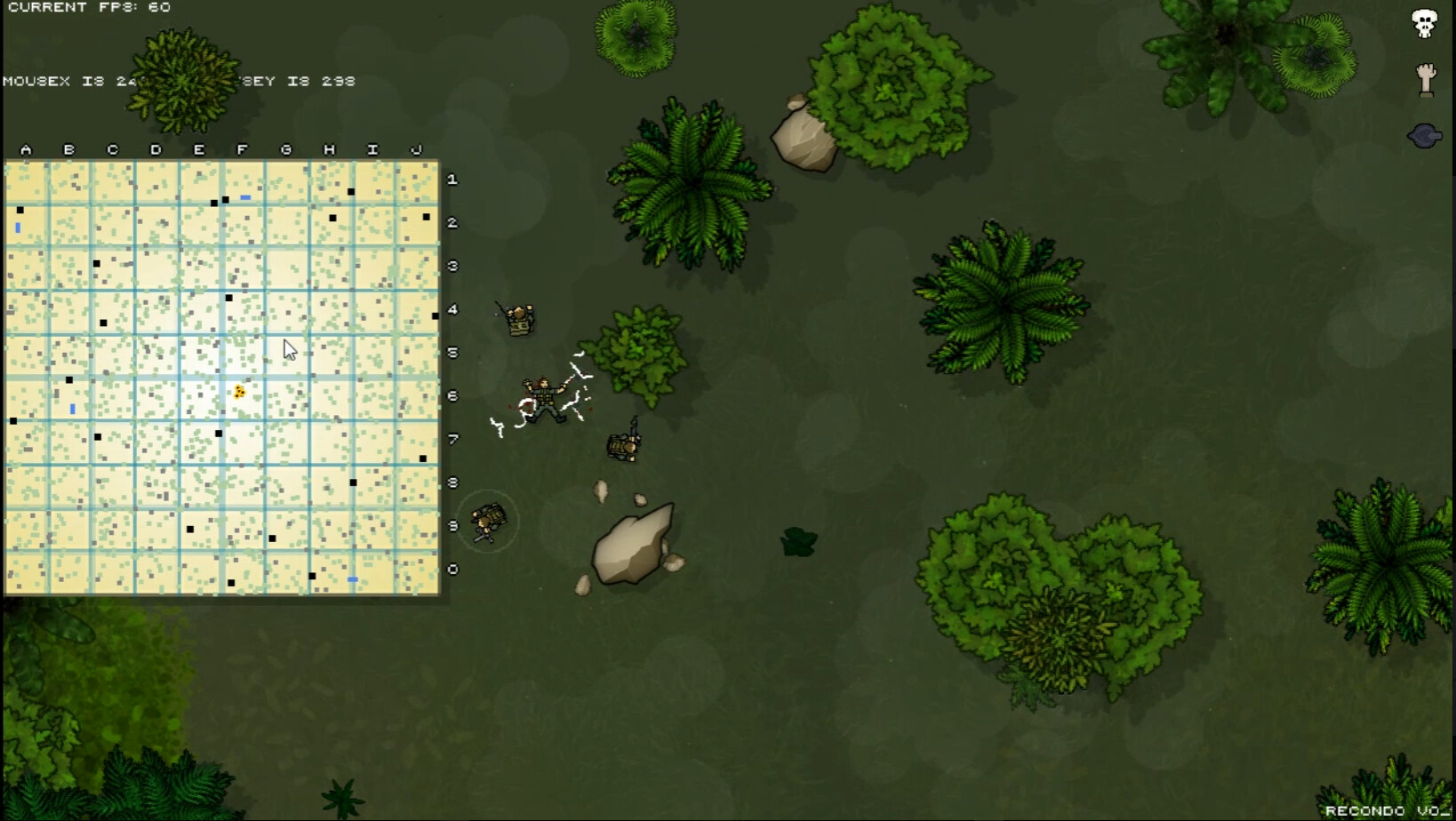The height and width of the screenshot is (821, 1456).
Task: Open map row 1 label on grid edge
Action: pyautogui.click(x=452, y=179)
